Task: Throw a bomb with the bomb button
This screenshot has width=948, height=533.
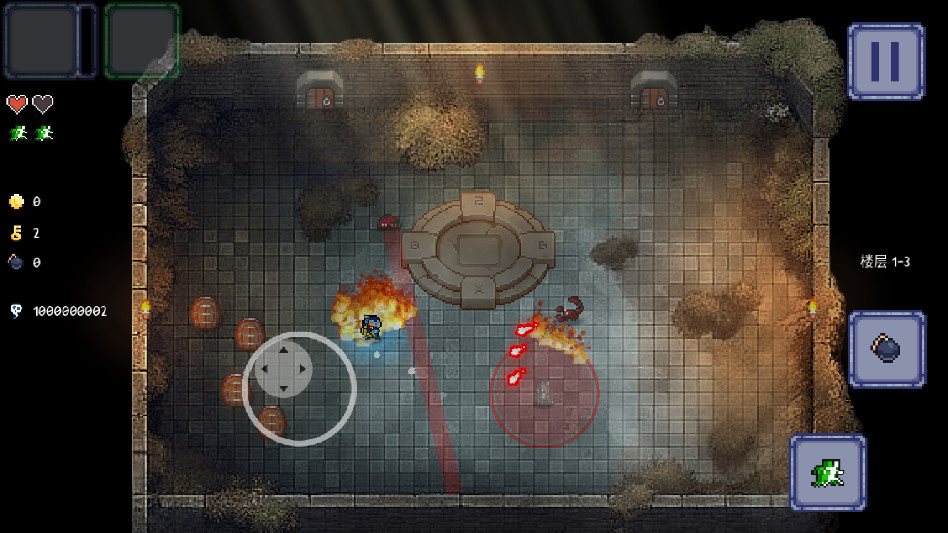Action: tap(886, 348)
